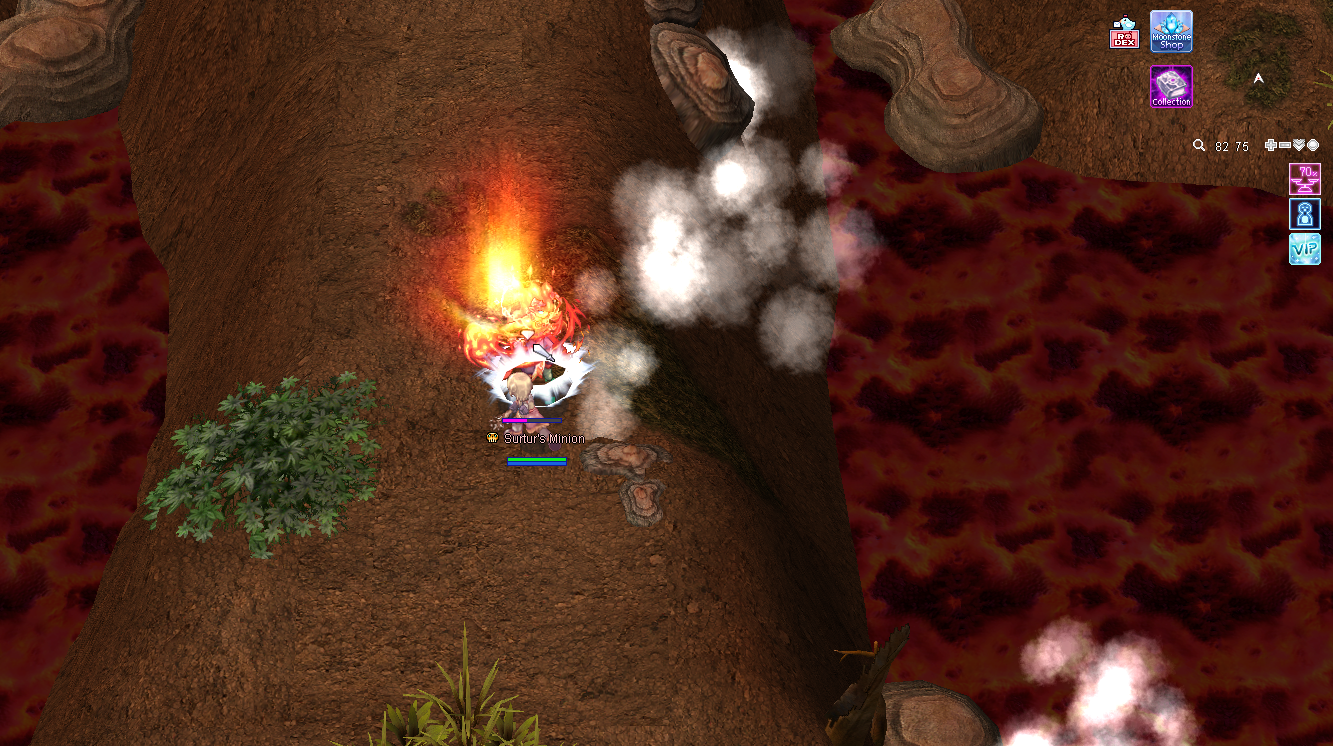Screen dimensions: 1333x746
Task: Zoom out the minimap with the minus button
Action: tap(1284, 146)
